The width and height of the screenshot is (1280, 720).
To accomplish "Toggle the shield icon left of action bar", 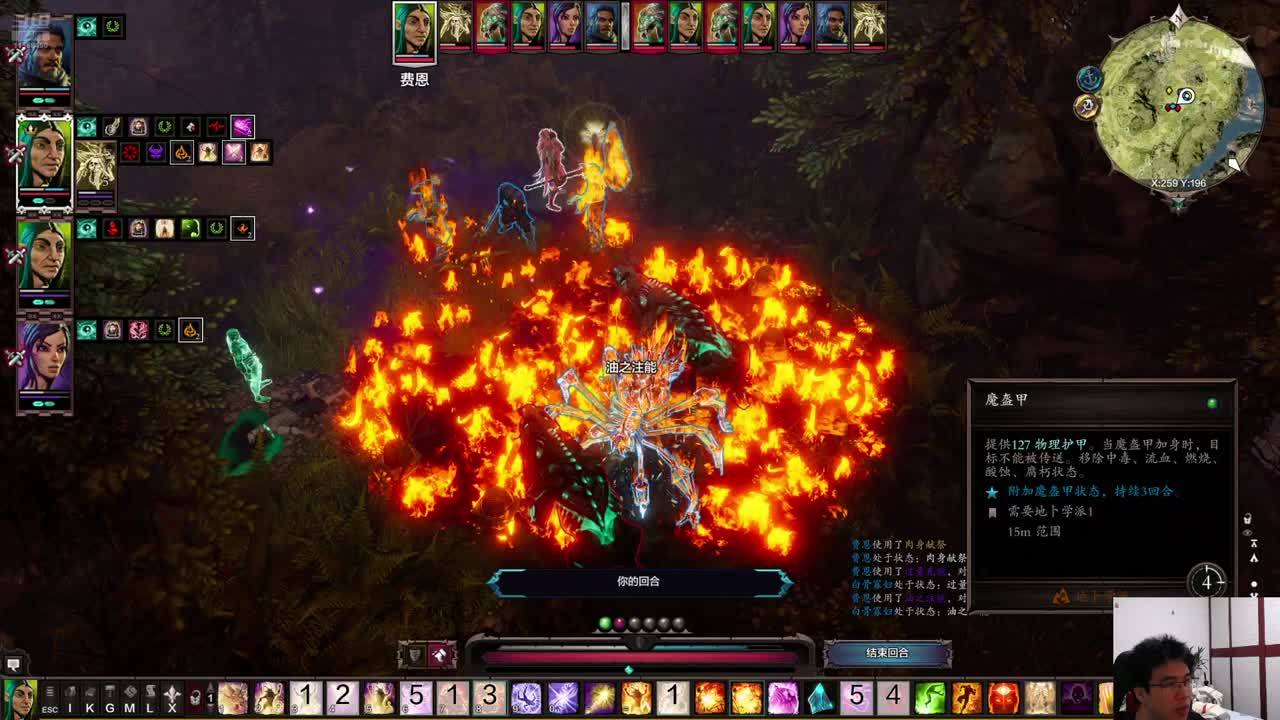I will coord(415,655).
